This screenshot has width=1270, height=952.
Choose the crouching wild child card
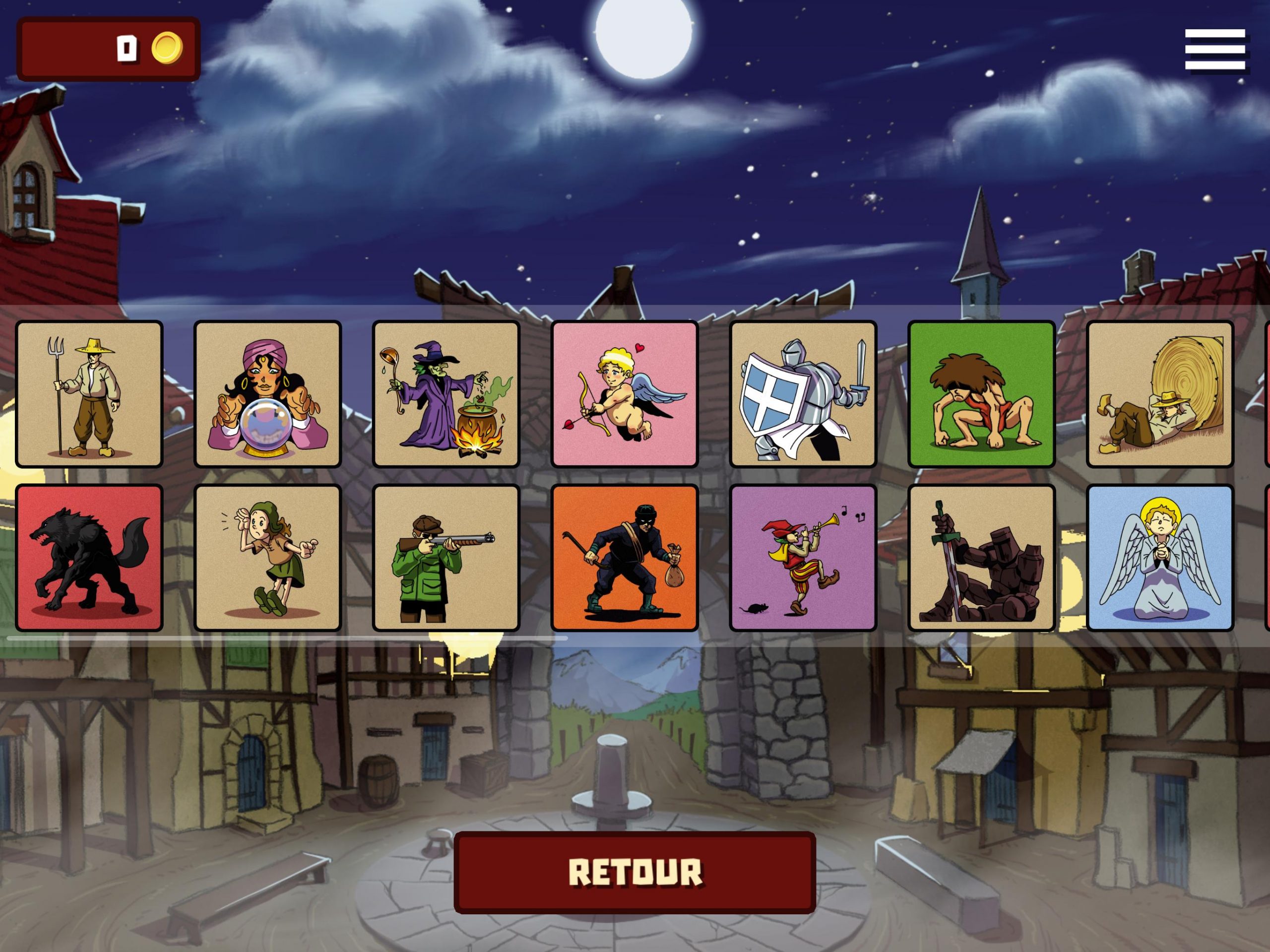pyautogui.click(x=982, y=394)
